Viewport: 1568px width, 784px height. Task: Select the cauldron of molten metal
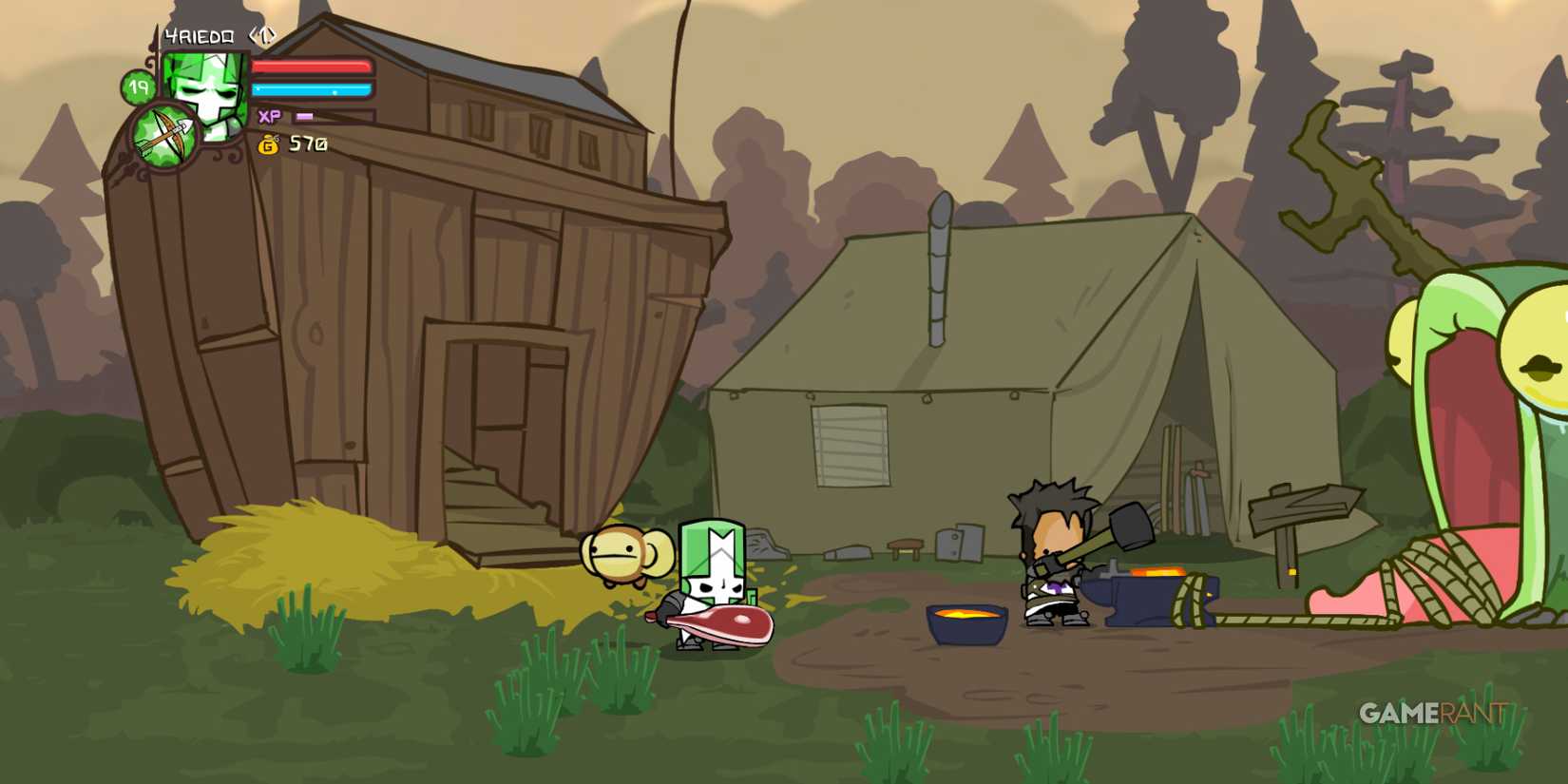(x=965, y=627)
